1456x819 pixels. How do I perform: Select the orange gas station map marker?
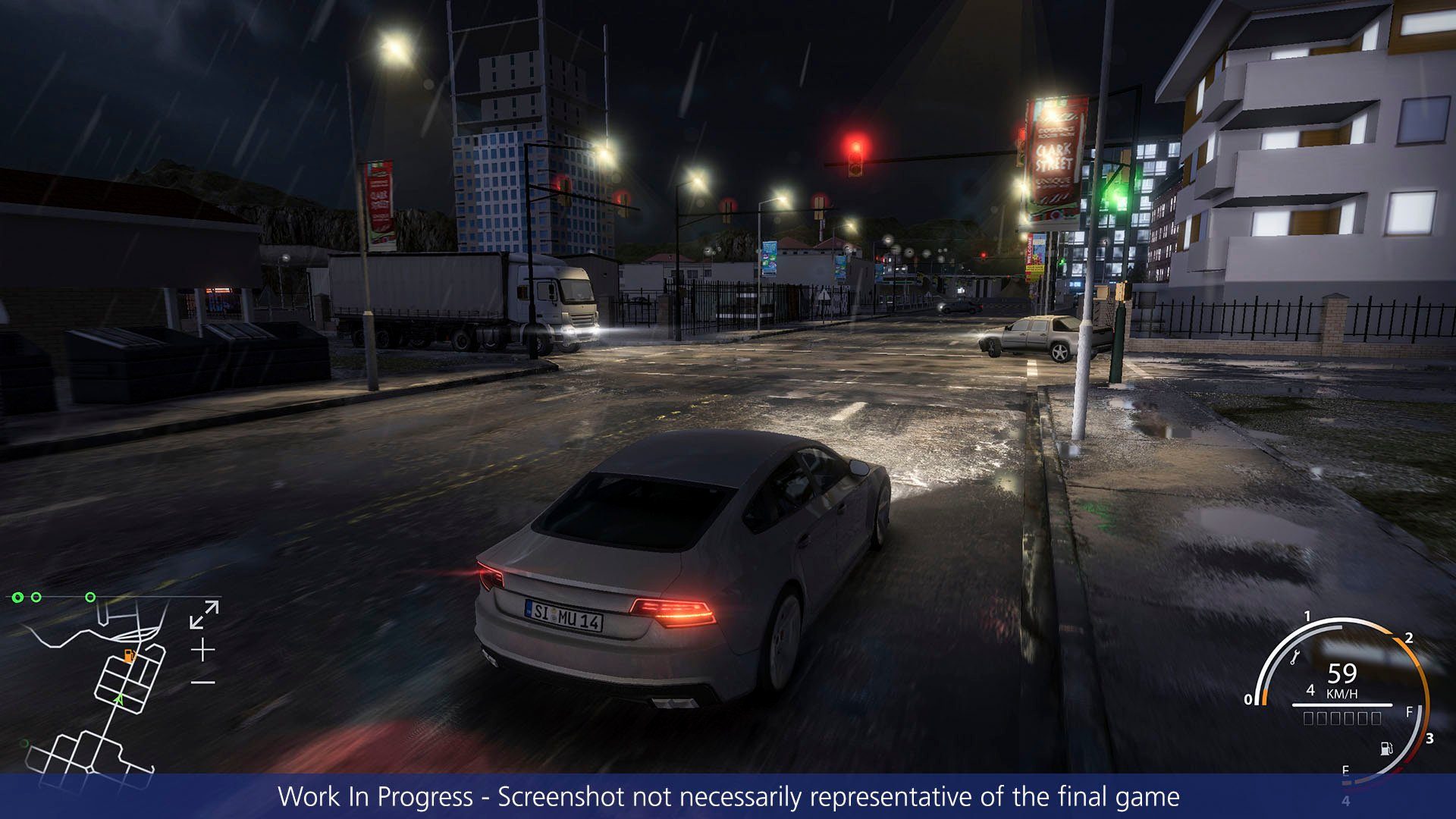coord(129,655)
